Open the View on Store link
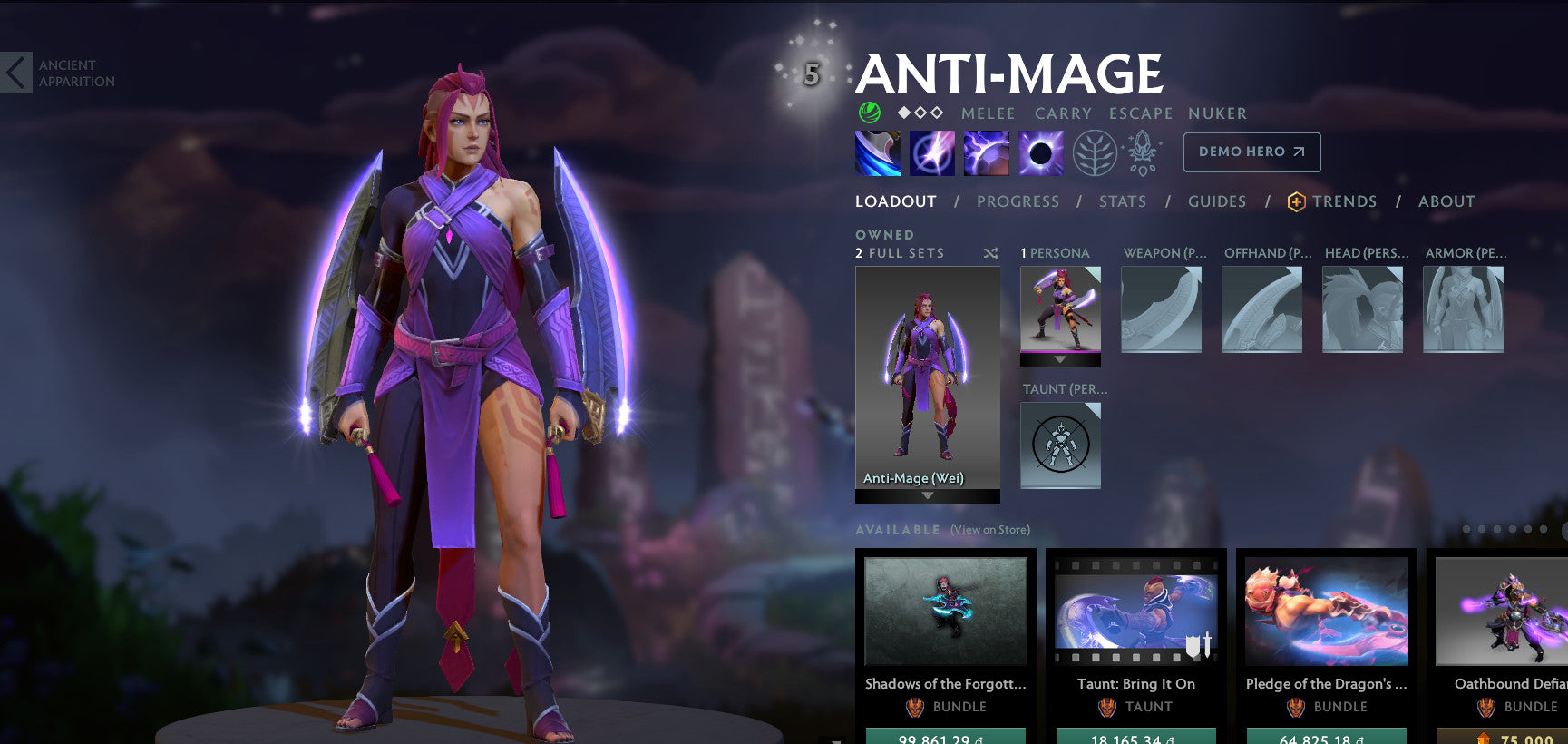 tap(989, 529)
